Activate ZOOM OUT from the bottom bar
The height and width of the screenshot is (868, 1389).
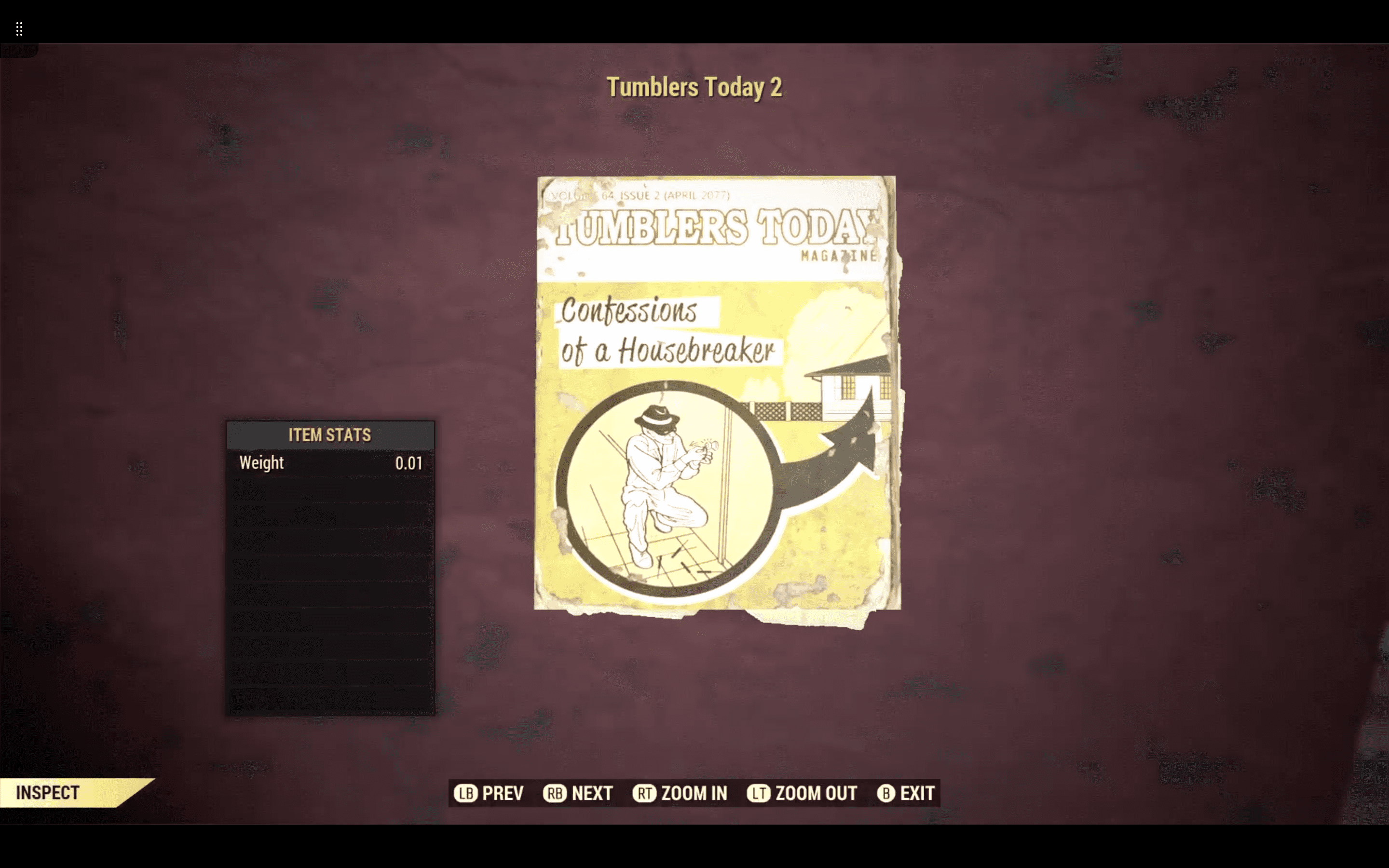(815, 793)
